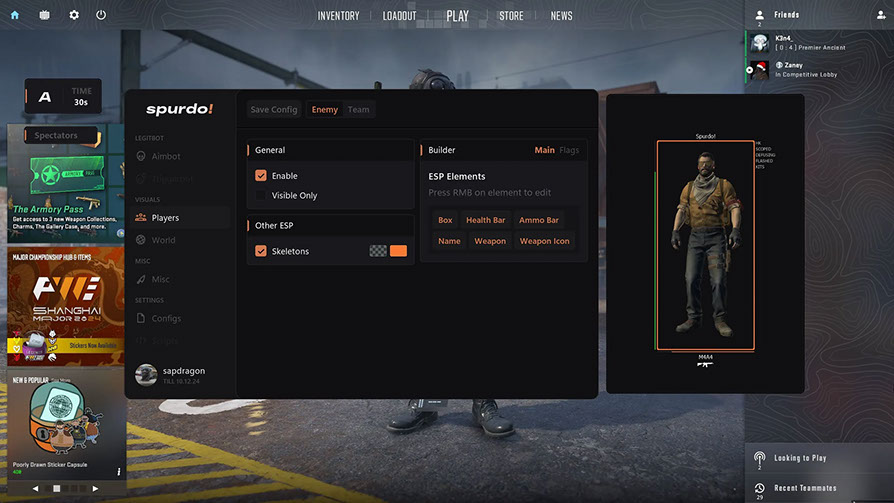The width and height of the screenshot is (894, 503).
Task: Select the Store tab in top navigation
Action: tap(511, 16)
